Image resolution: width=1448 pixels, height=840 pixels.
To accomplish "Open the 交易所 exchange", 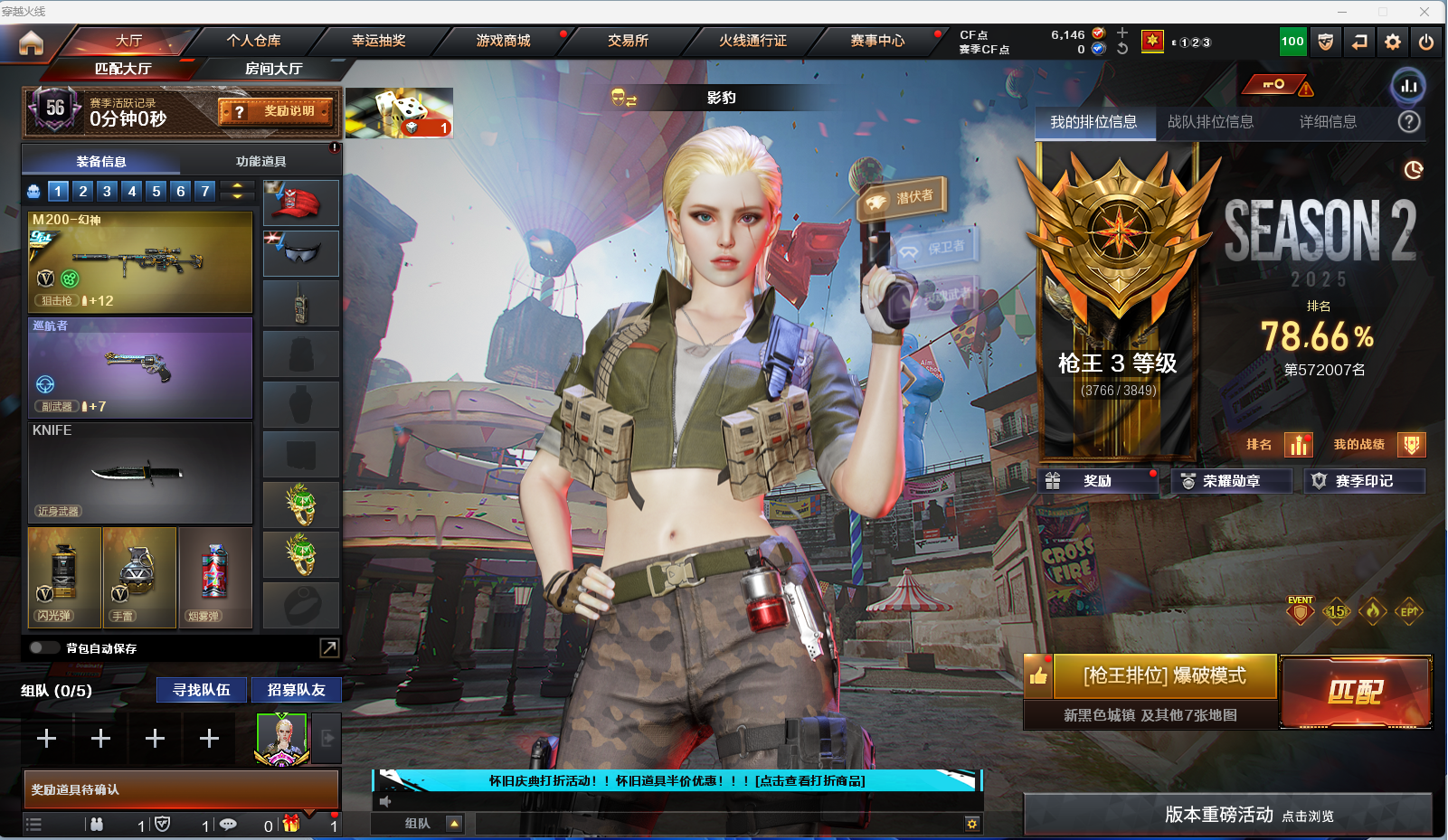I will (x=628, y=41).
